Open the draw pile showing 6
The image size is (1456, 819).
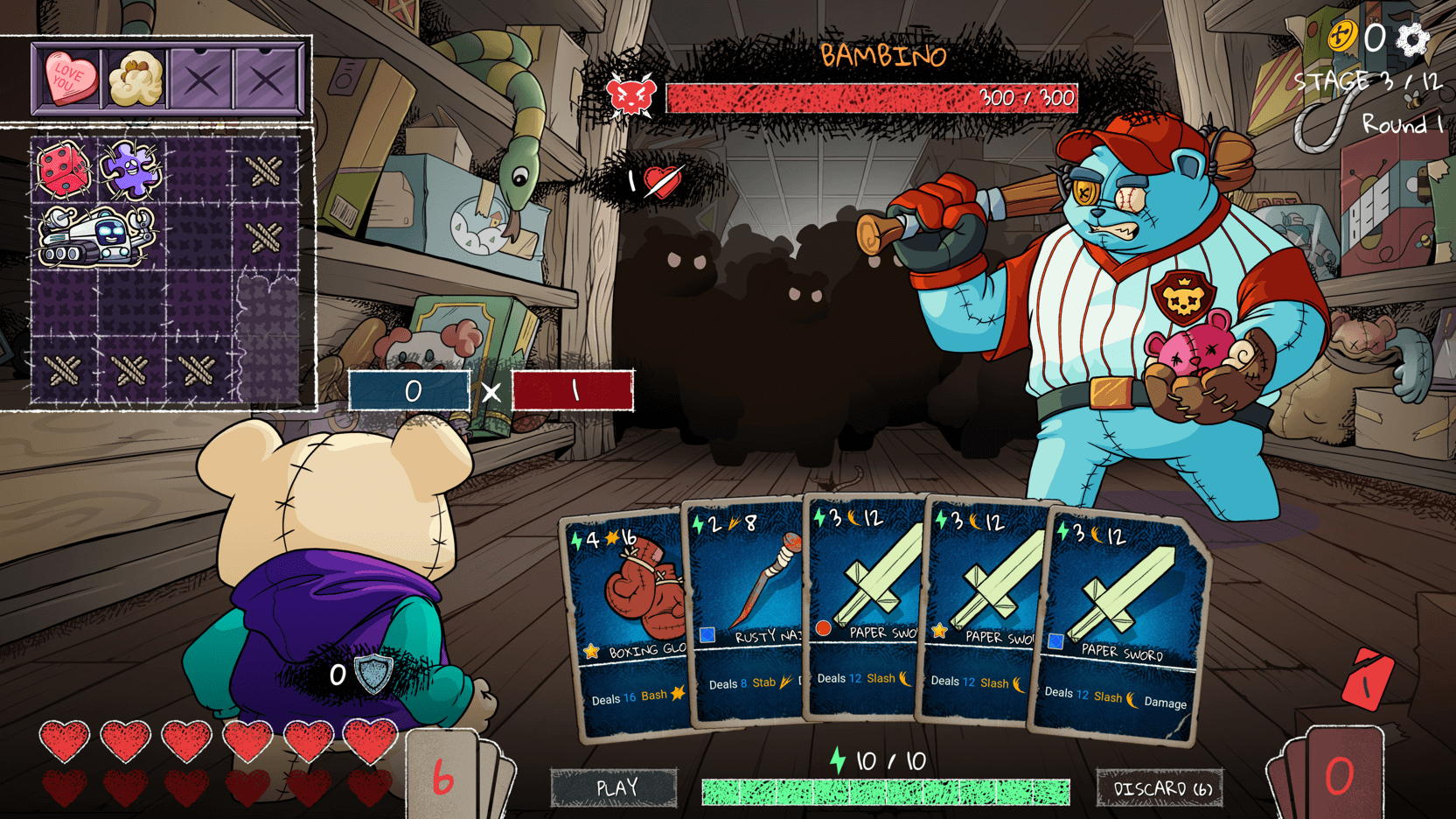click(x=444, y=776)
